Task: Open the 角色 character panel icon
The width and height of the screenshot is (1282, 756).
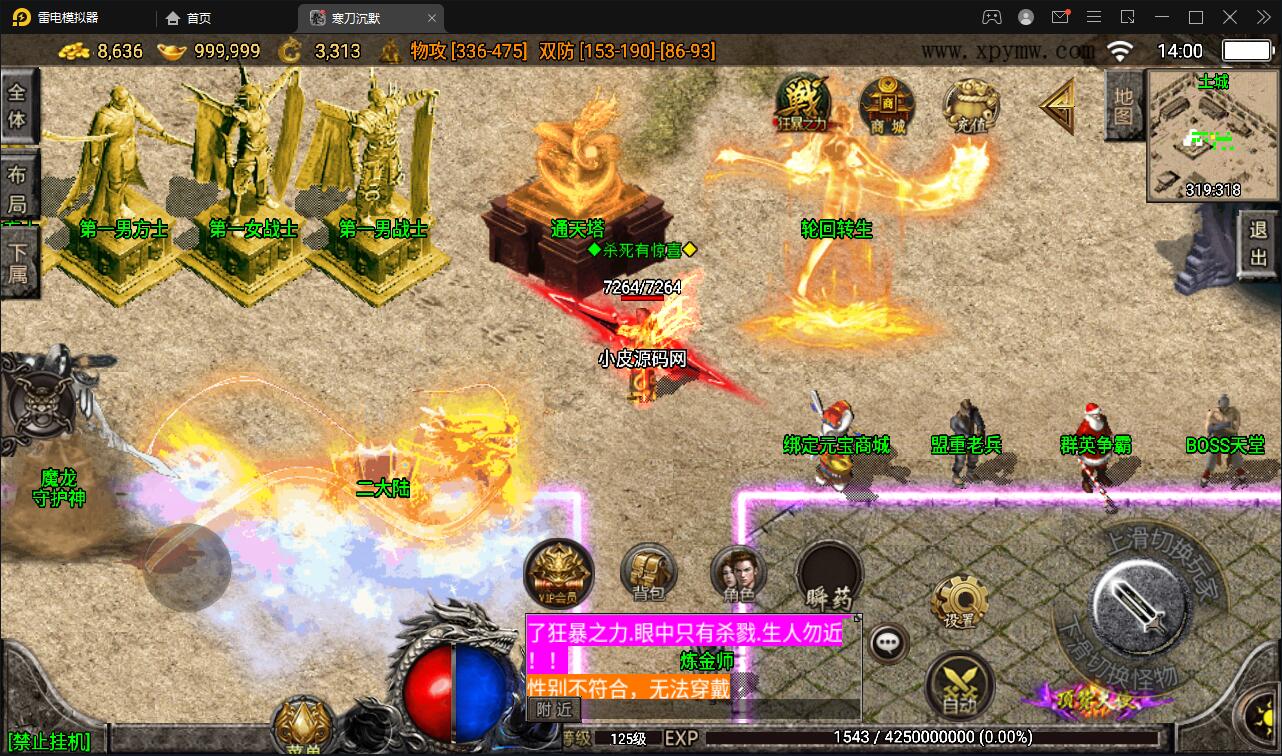Action: pyautogui.click(x=740, y=572)
